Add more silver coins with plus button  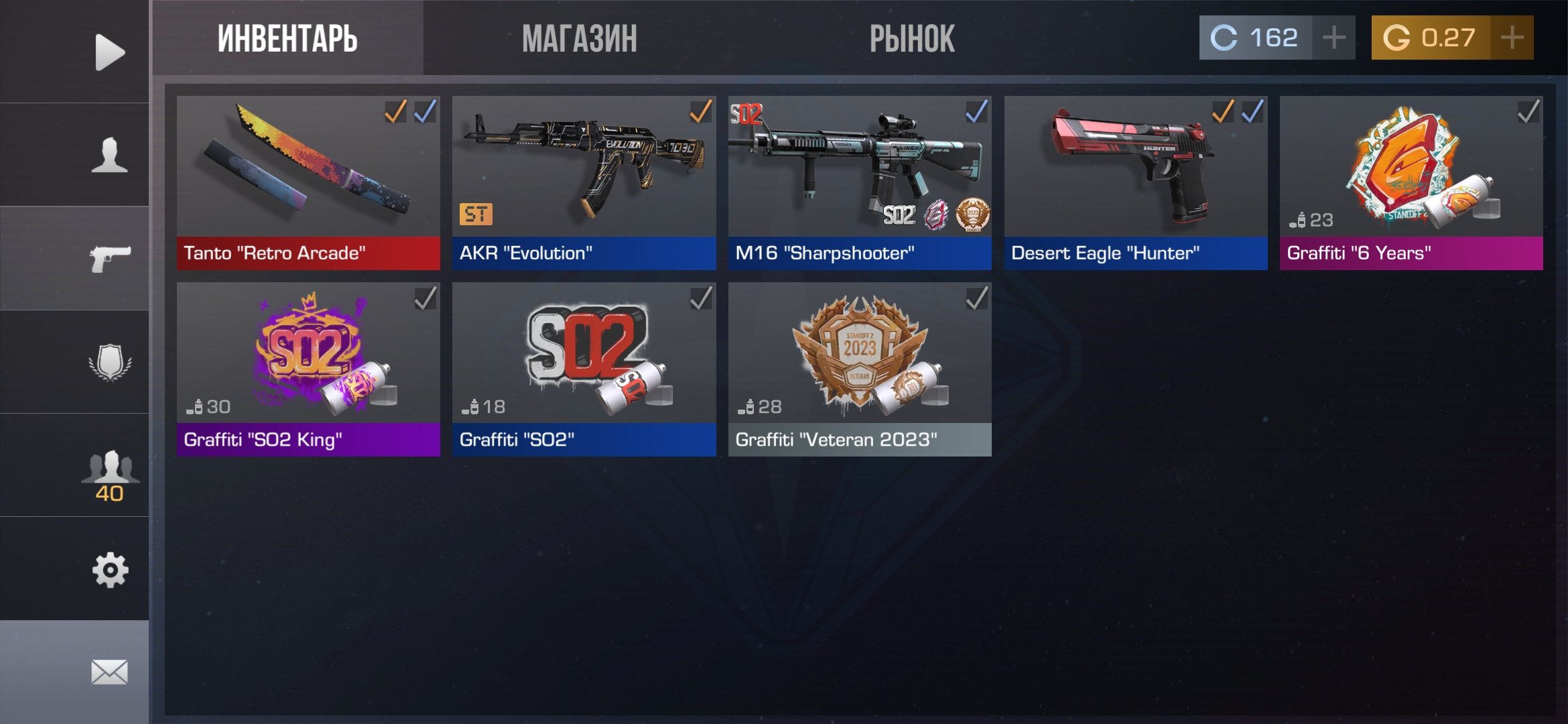click(1333, 38)
